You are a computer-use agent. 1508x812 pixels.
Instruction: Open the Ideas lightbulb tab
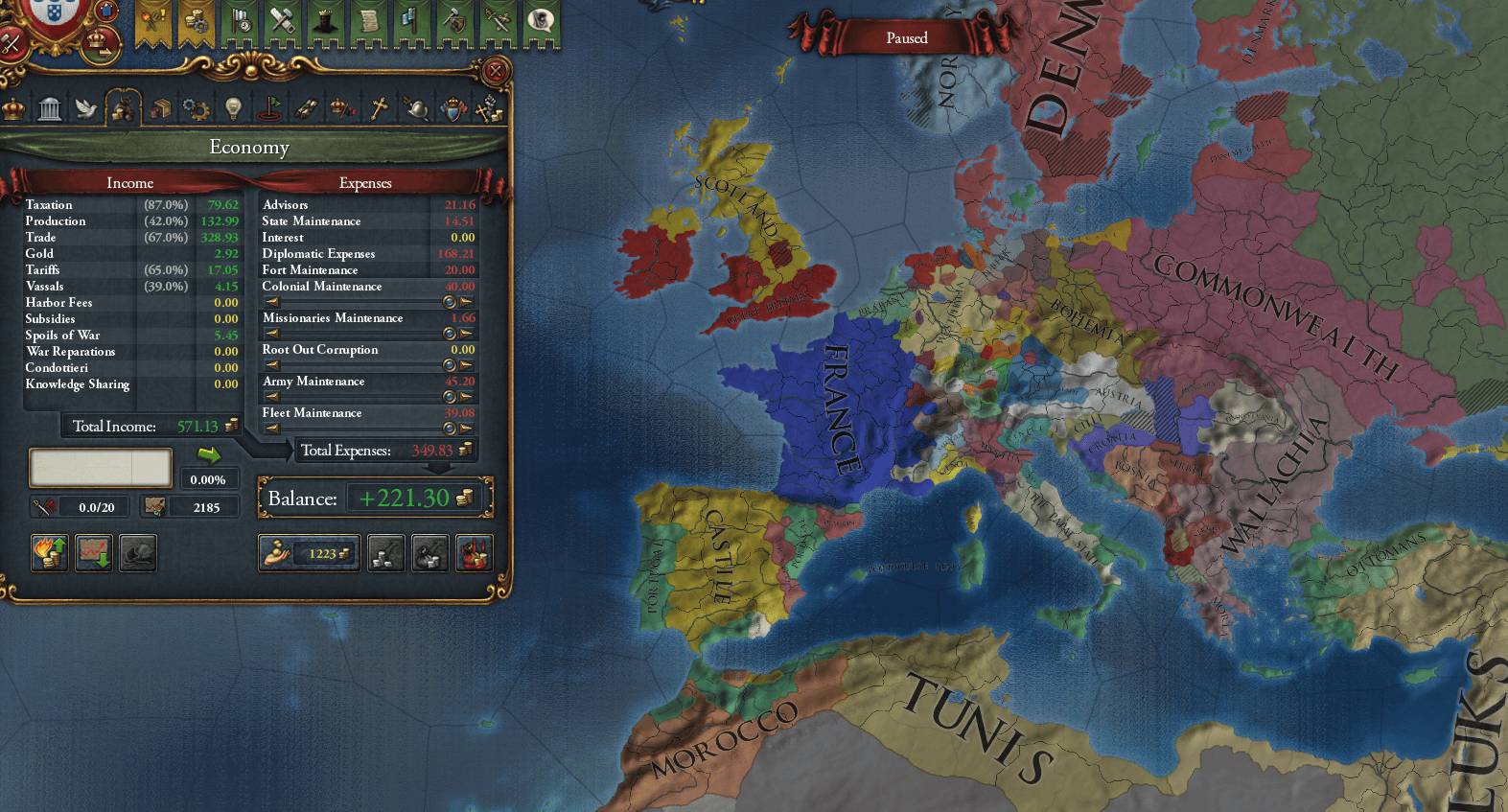(233, 108)
